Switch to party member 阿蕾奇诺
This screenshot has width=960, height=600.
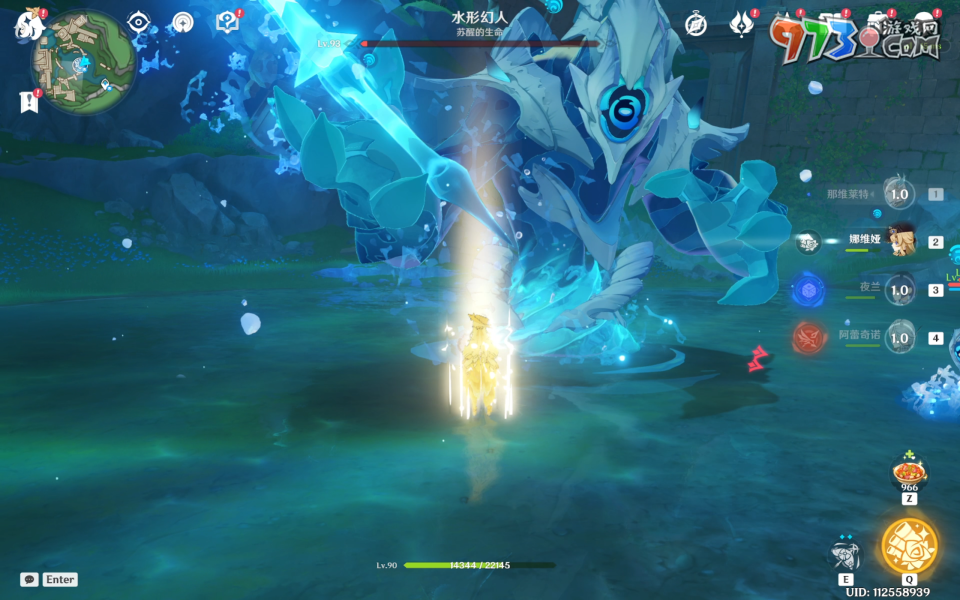coord(900,338)
